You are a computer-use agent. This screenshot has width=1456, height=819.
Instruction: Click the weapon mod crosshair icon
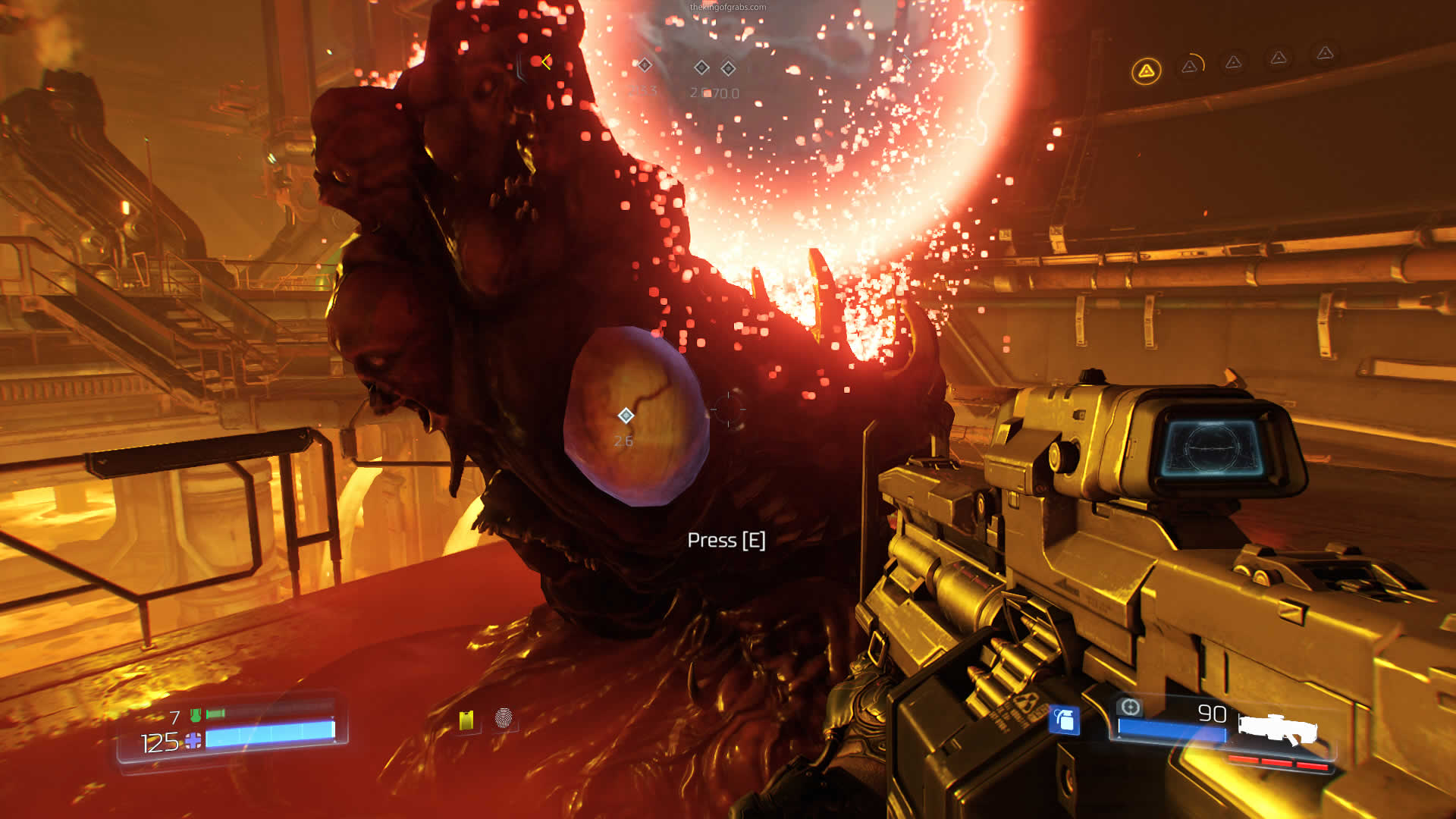[1130, 708]
